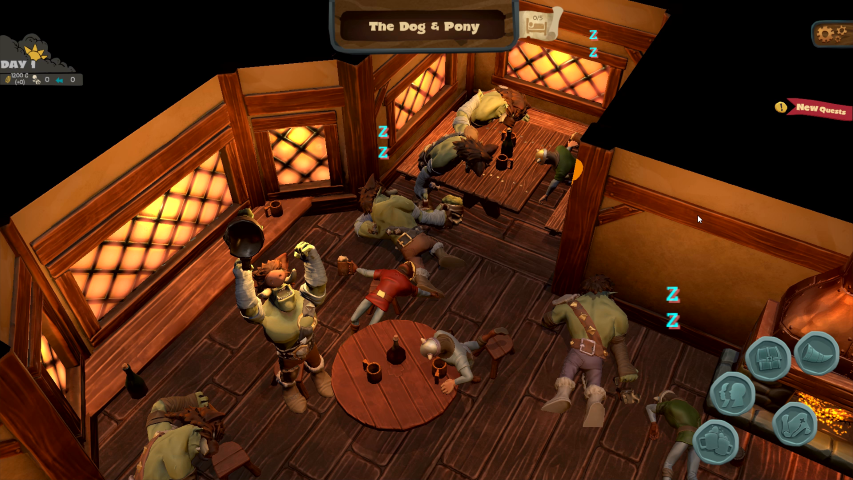Open the two-heads patrons menu
Image resolution: width=853 pixels, height=480 pixels.
(733, 393)
